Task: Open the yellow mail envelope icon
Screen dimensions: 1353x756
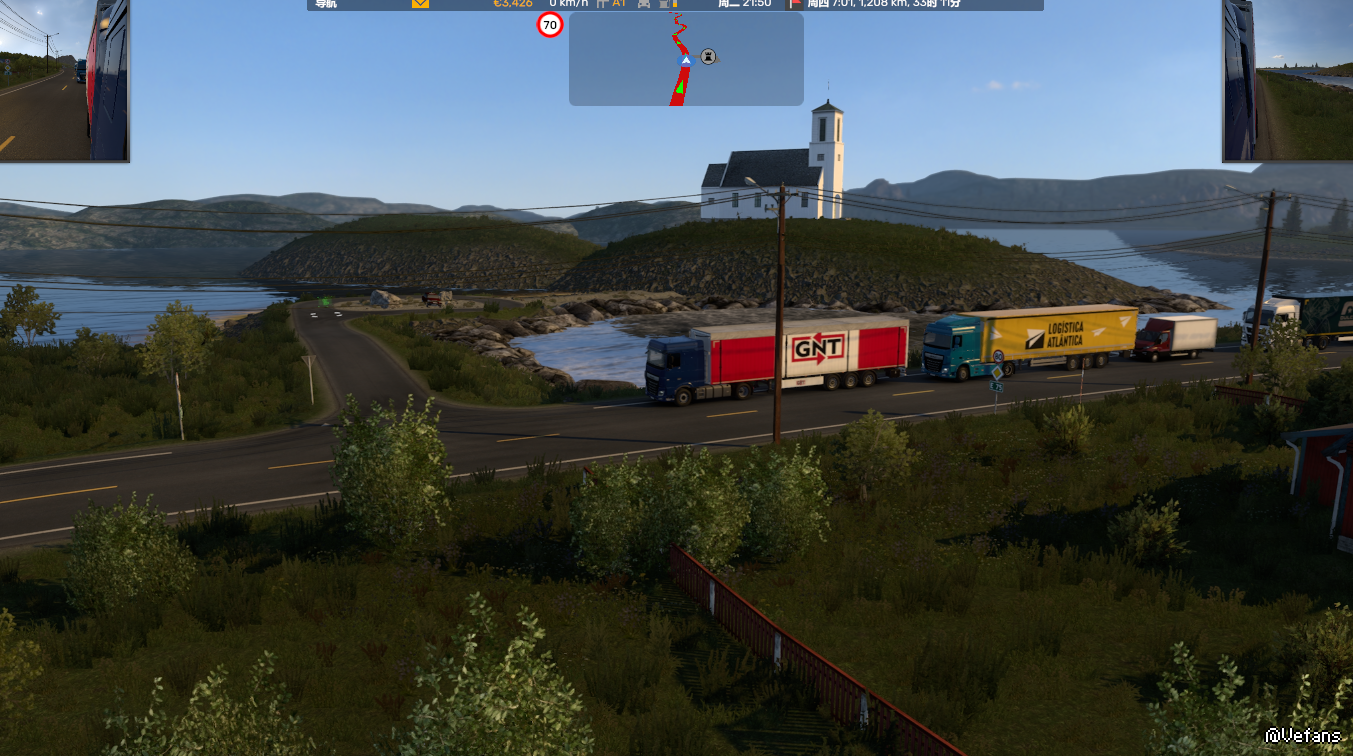Action: (420, 4)
